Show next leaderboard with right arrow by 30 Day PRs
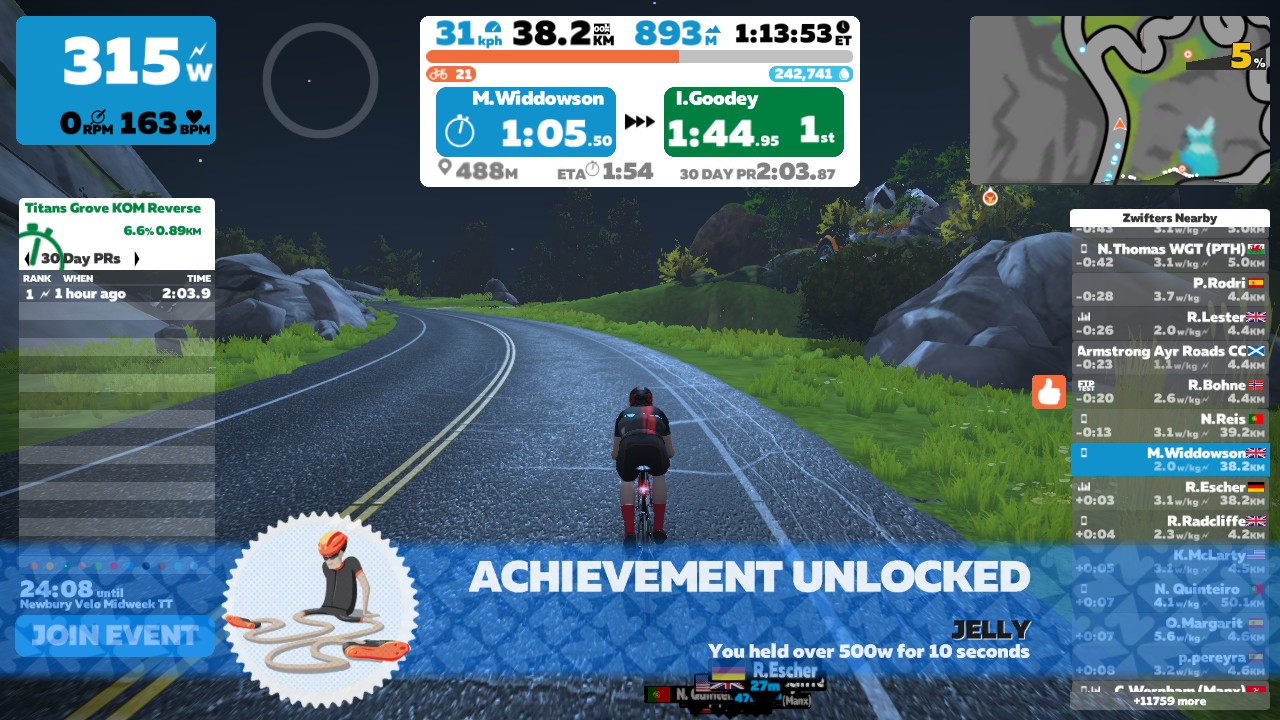 tap(136, 258)
